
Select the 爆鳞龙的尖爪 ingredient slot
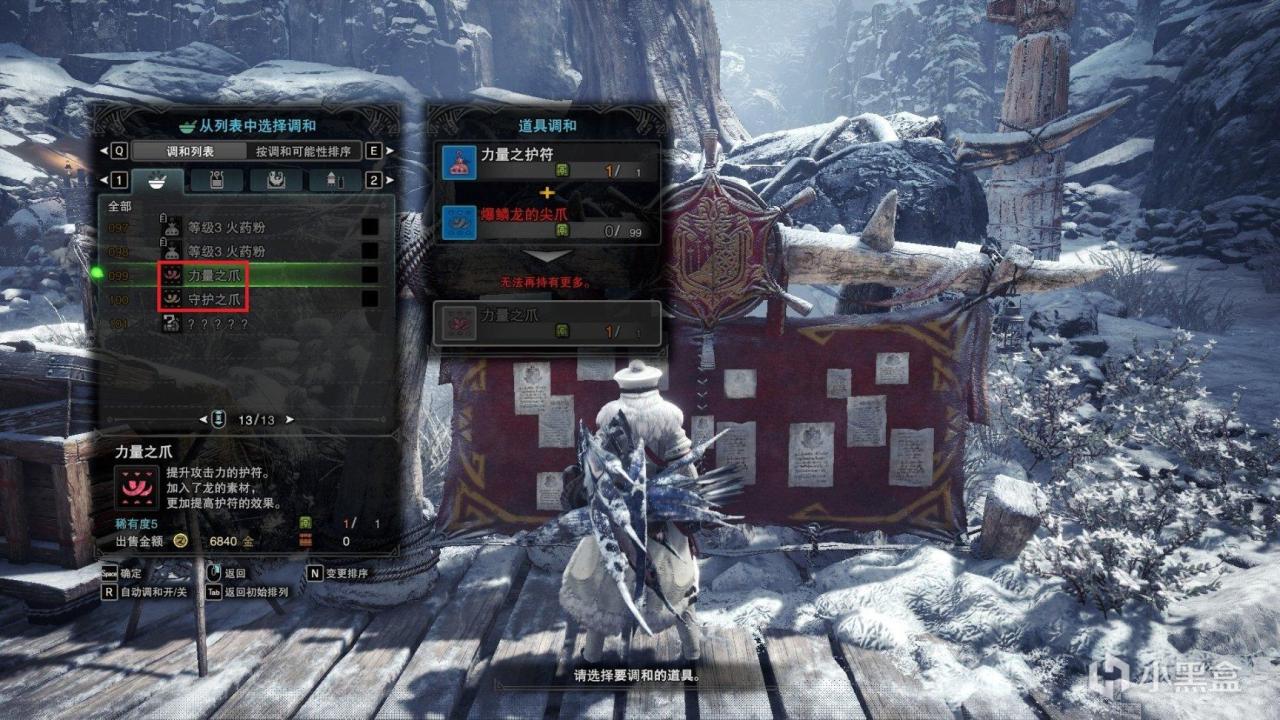click(548, 222)
